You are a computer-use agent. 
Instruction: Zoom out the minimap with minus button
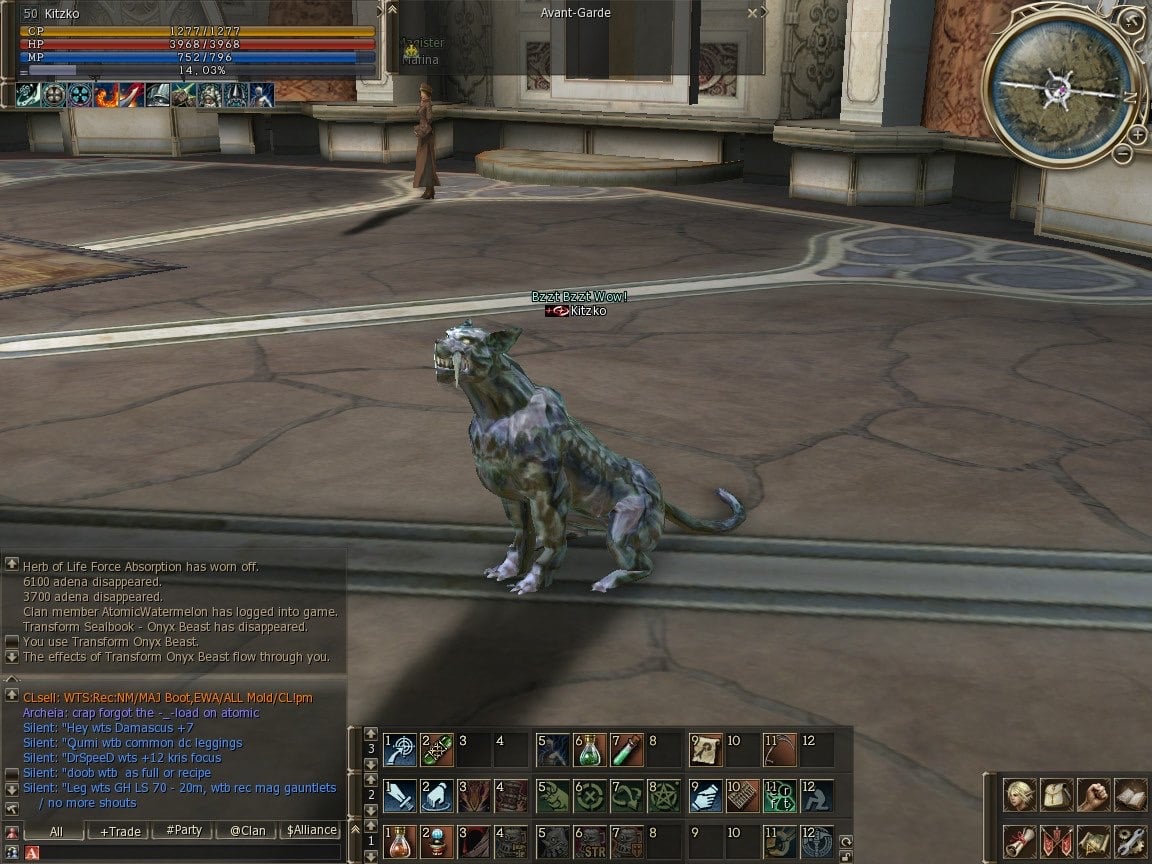(x=1123, y=153)
